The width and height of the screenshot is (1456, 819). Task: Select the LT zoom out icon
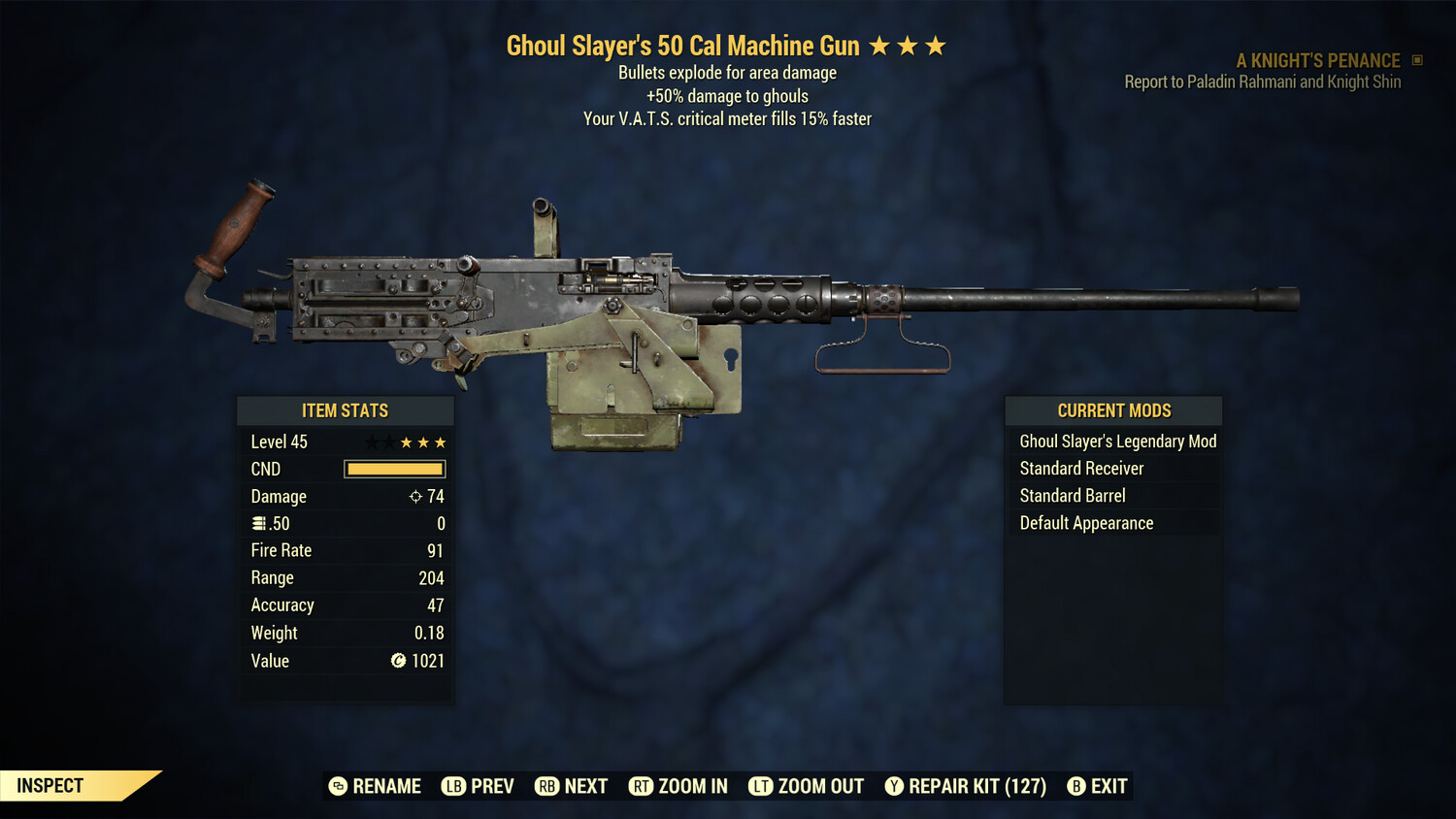[762, 786]
